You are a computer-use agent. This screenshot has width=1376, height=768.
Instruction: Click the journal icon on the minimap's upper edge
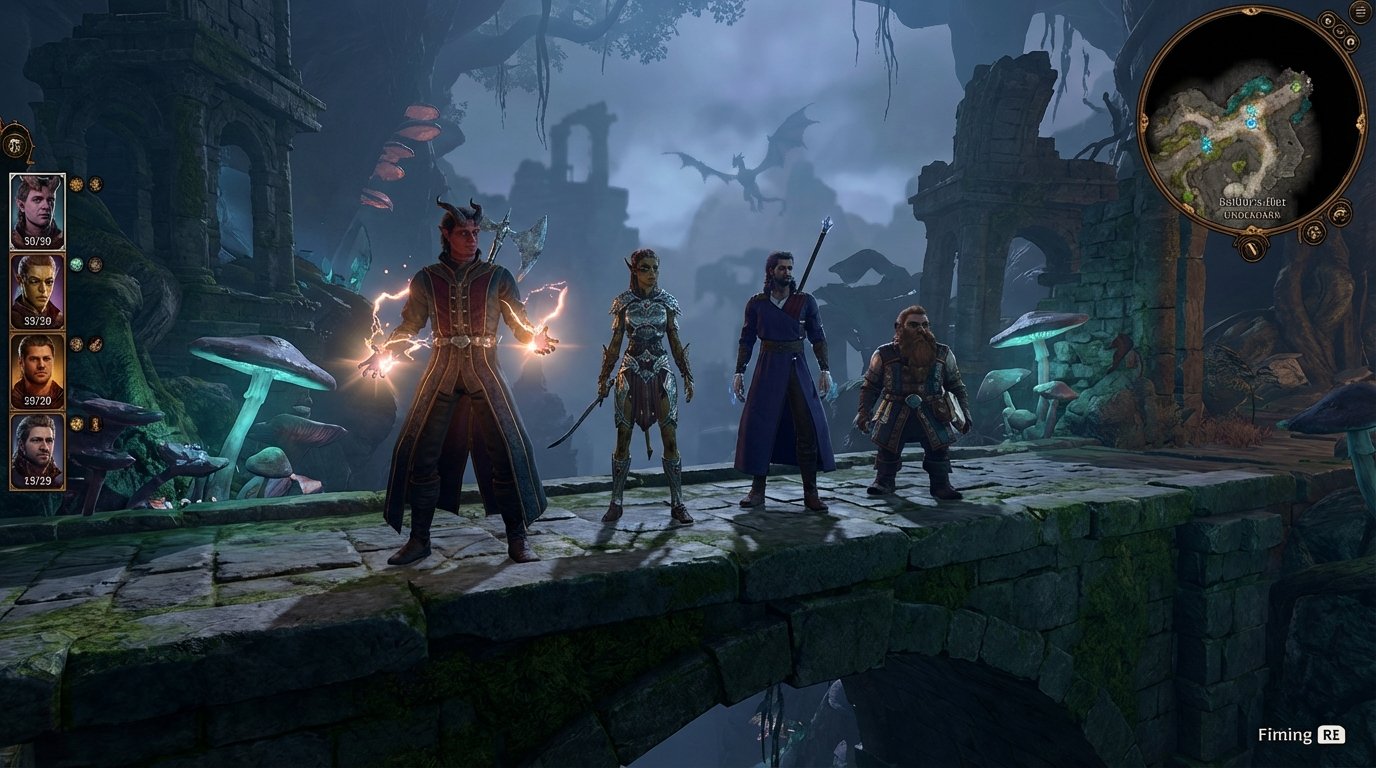(1328, 19)
